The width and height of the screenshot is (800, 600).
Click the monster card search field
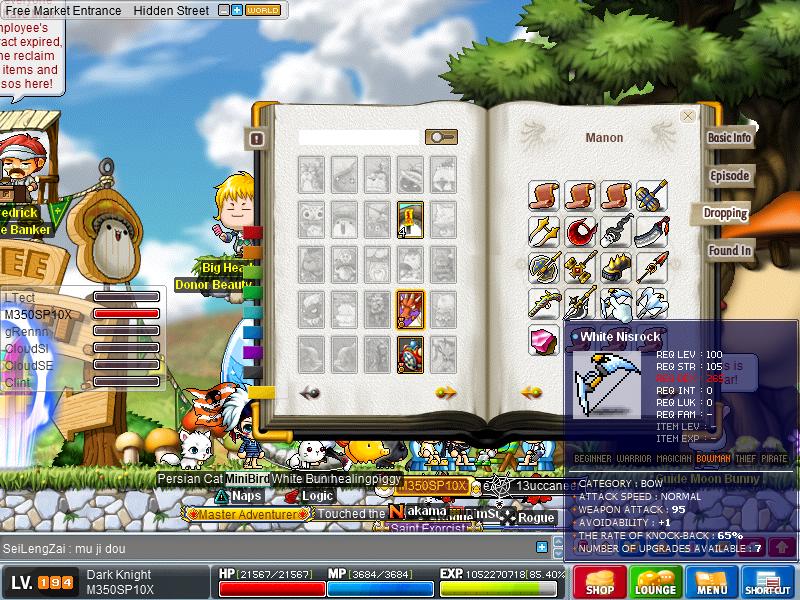coord(359,137)
